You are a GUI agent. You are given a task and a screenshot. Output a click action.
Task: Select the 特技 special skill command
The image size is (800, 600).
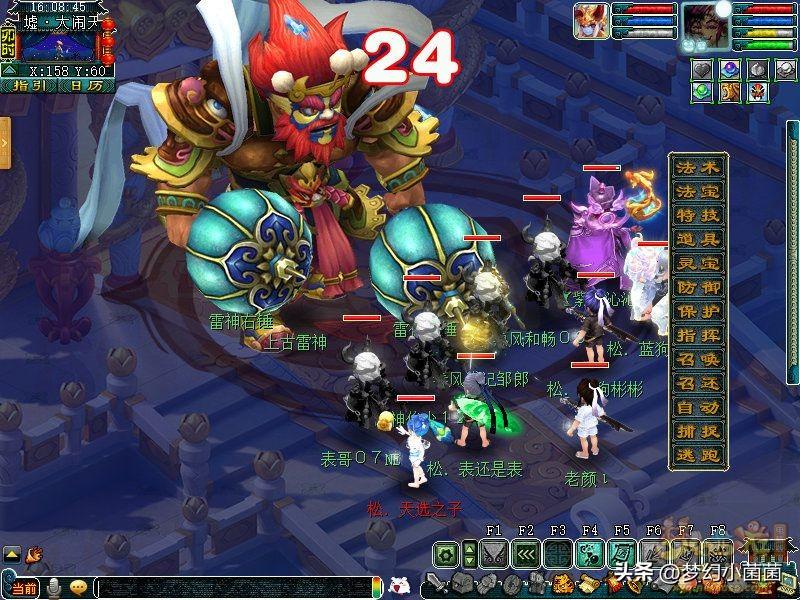click(x=697, y=216)
